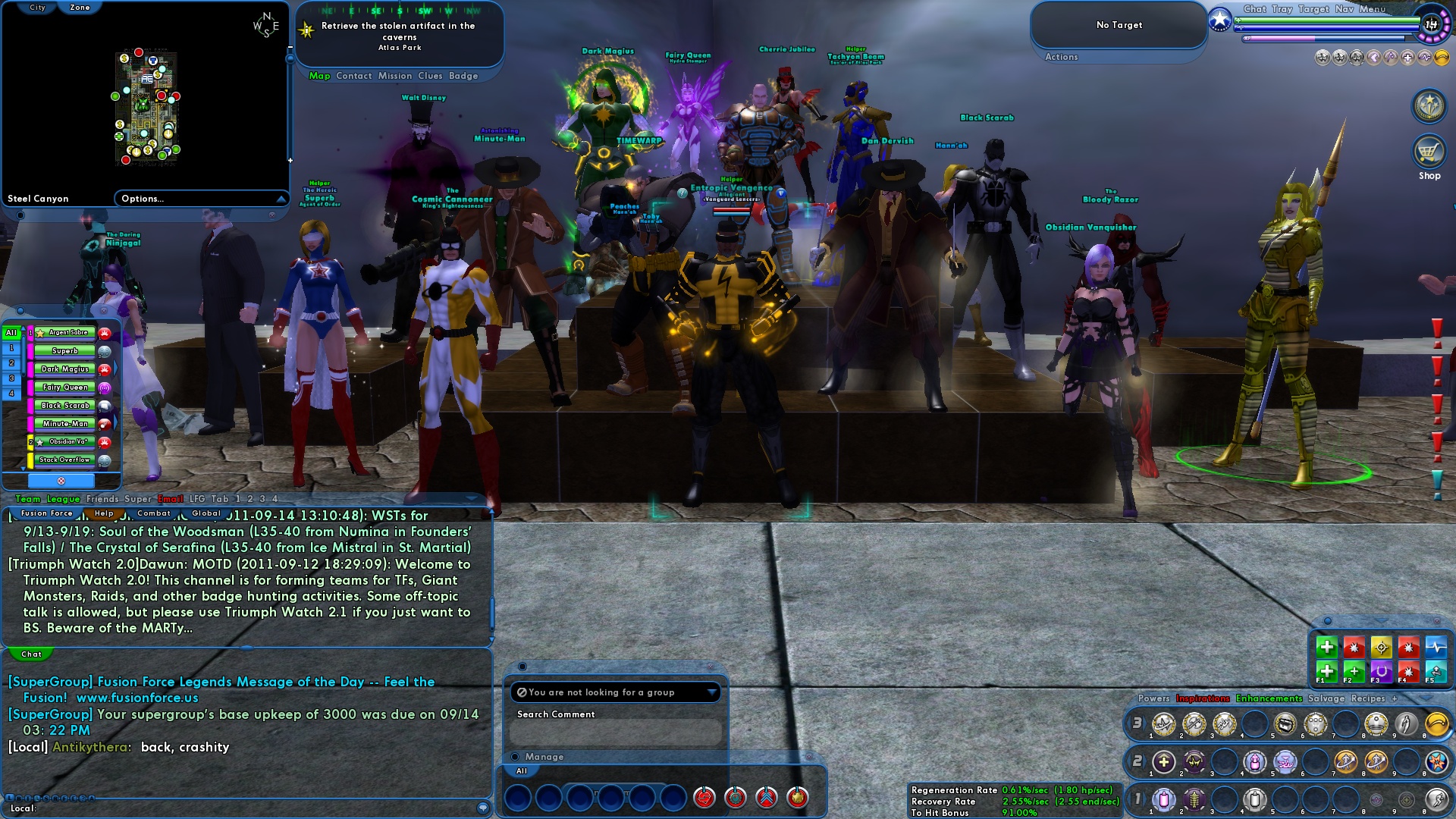1456x819 pixels.
Task: Open the Menu entry on the top menu bar
Action: click(1374, 9)
